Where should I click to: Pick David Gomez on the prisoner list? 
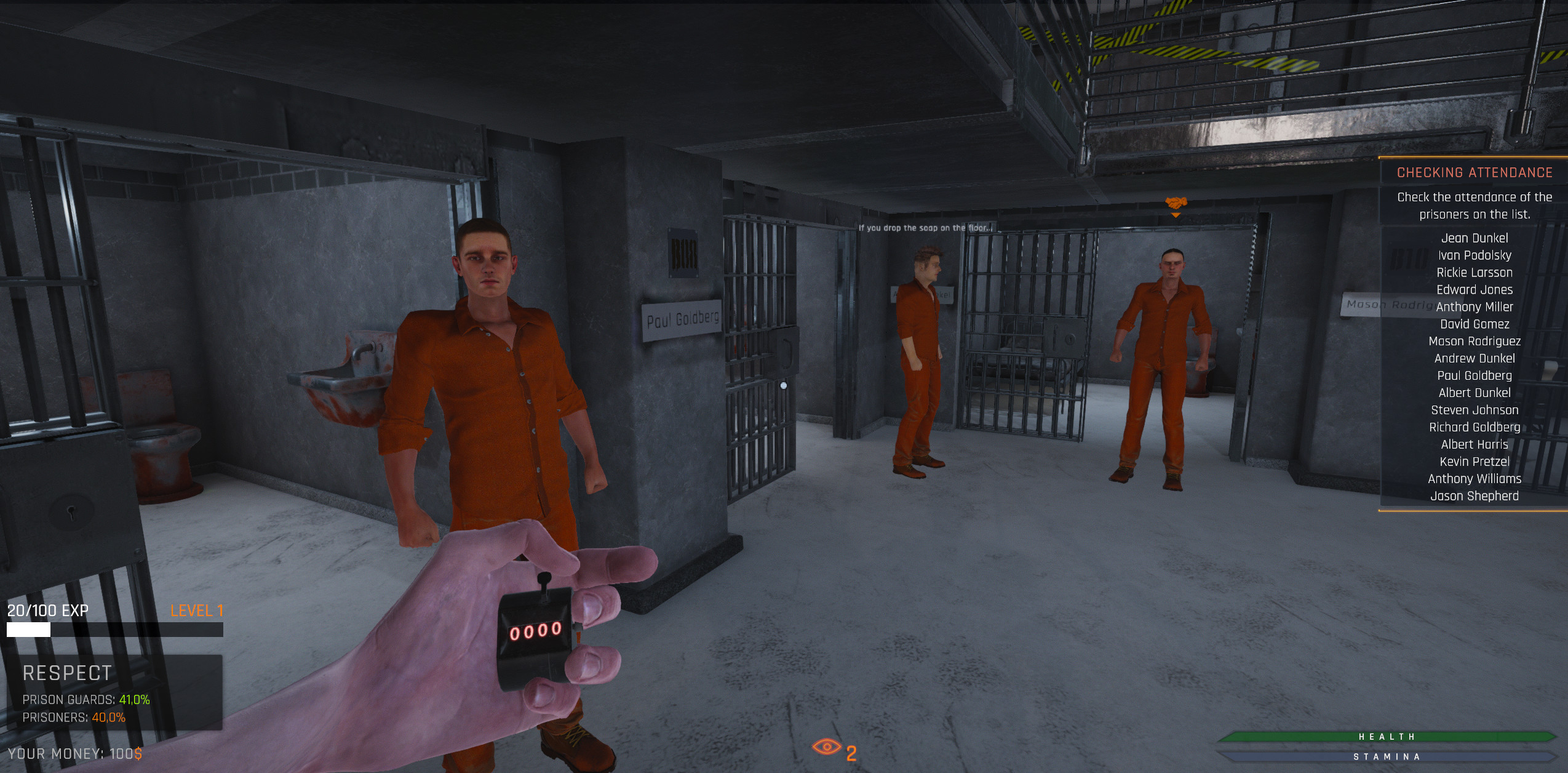click(x=1474, y=324)
